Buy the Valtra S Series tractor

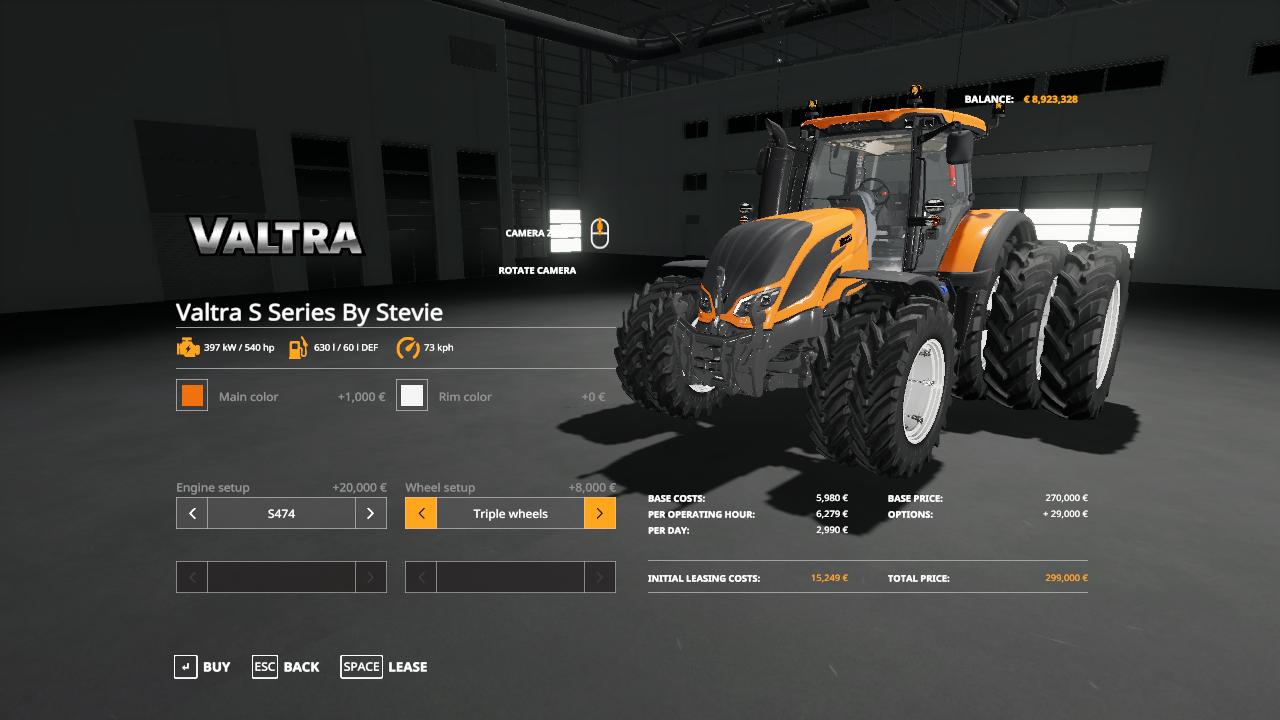(202, 667)
